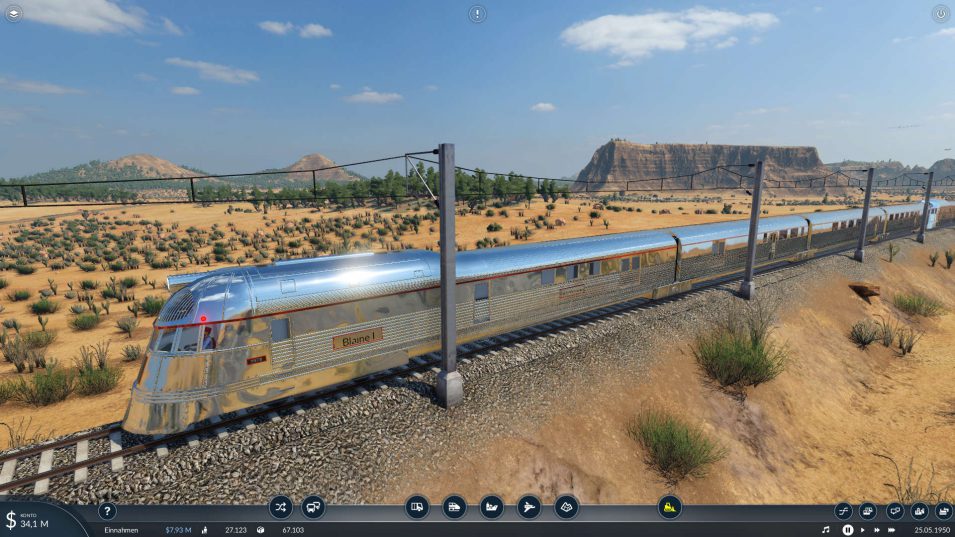
Task: Open the Konto finances panel
Action: [30, 520]
